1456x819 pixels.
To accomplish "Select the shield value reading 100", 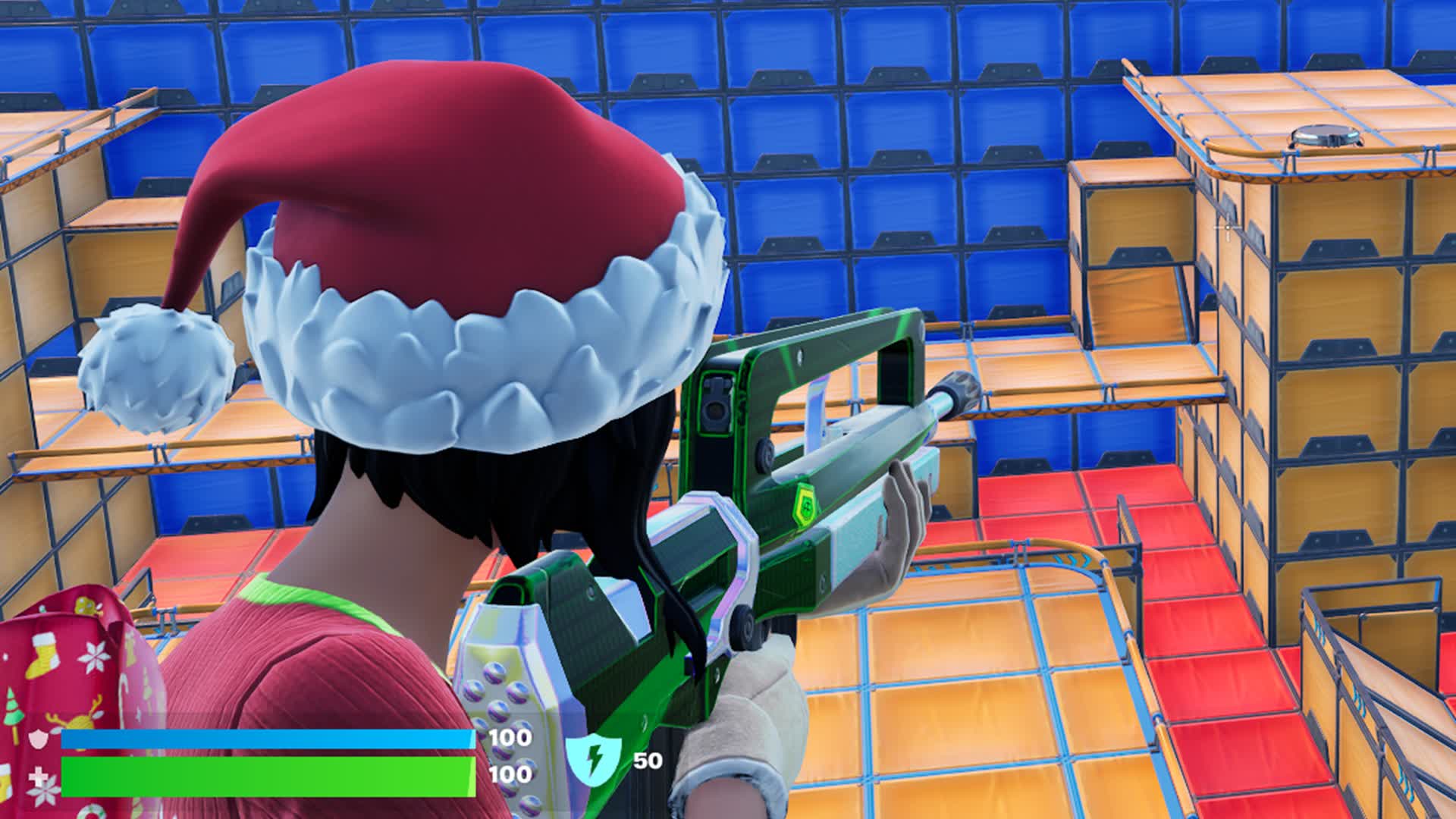I will coord(510,738).
